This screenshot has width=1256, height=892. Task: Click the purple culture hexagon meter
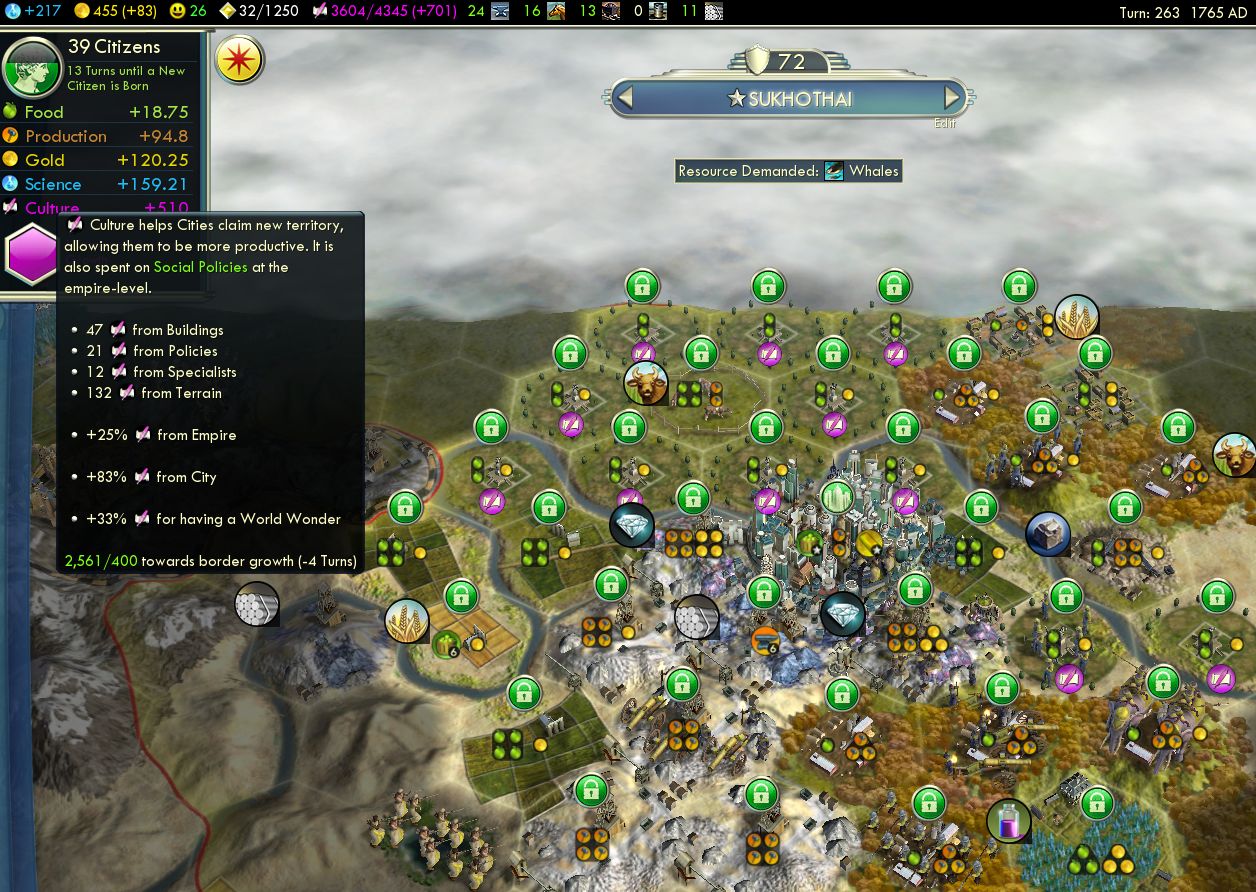coord(30,254)
